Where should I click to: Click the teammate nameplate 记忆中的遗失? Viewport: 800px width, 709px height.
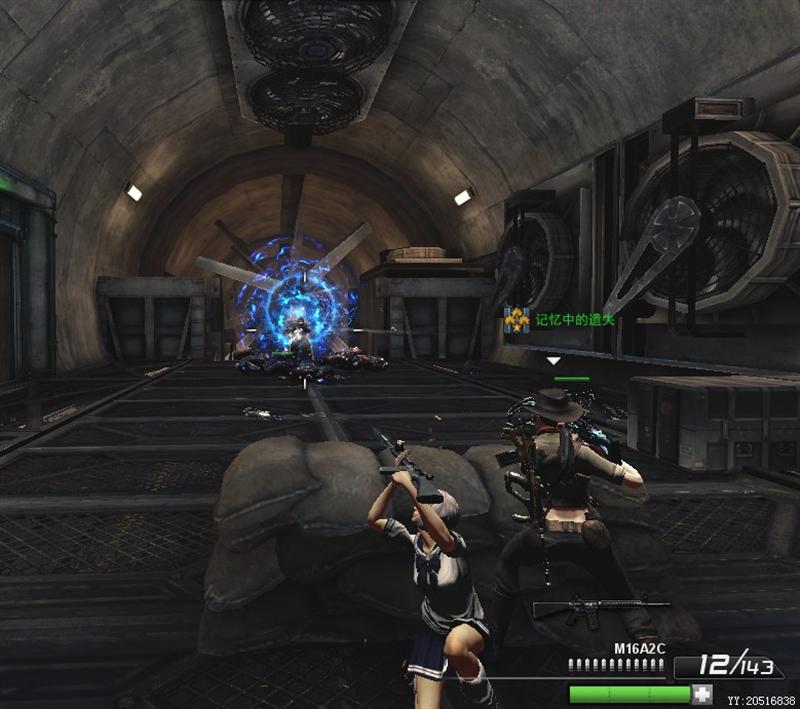[574, 320]
